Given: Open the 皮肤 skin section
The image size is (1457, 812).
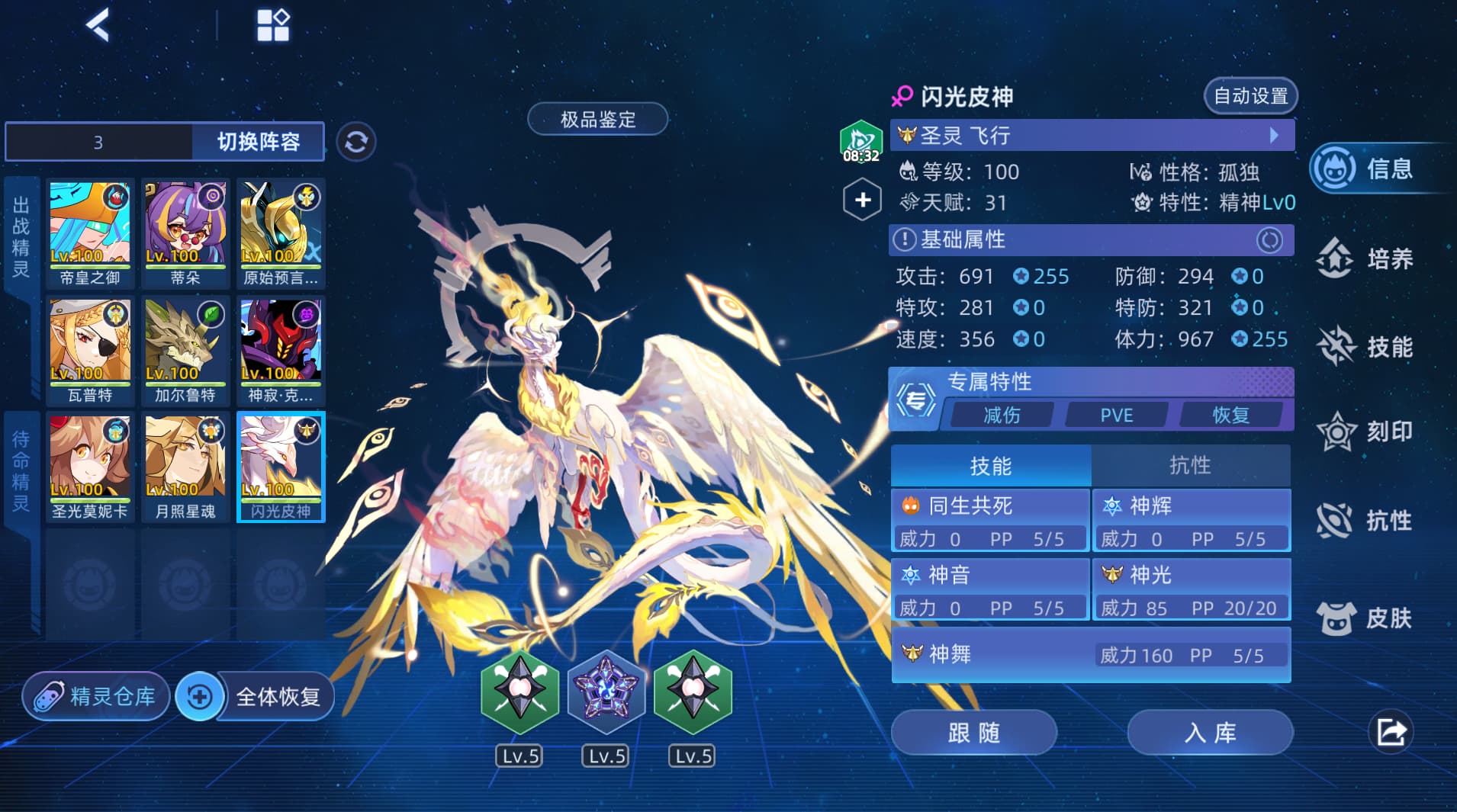Looking at the screenshot, I should [1367, 618].
